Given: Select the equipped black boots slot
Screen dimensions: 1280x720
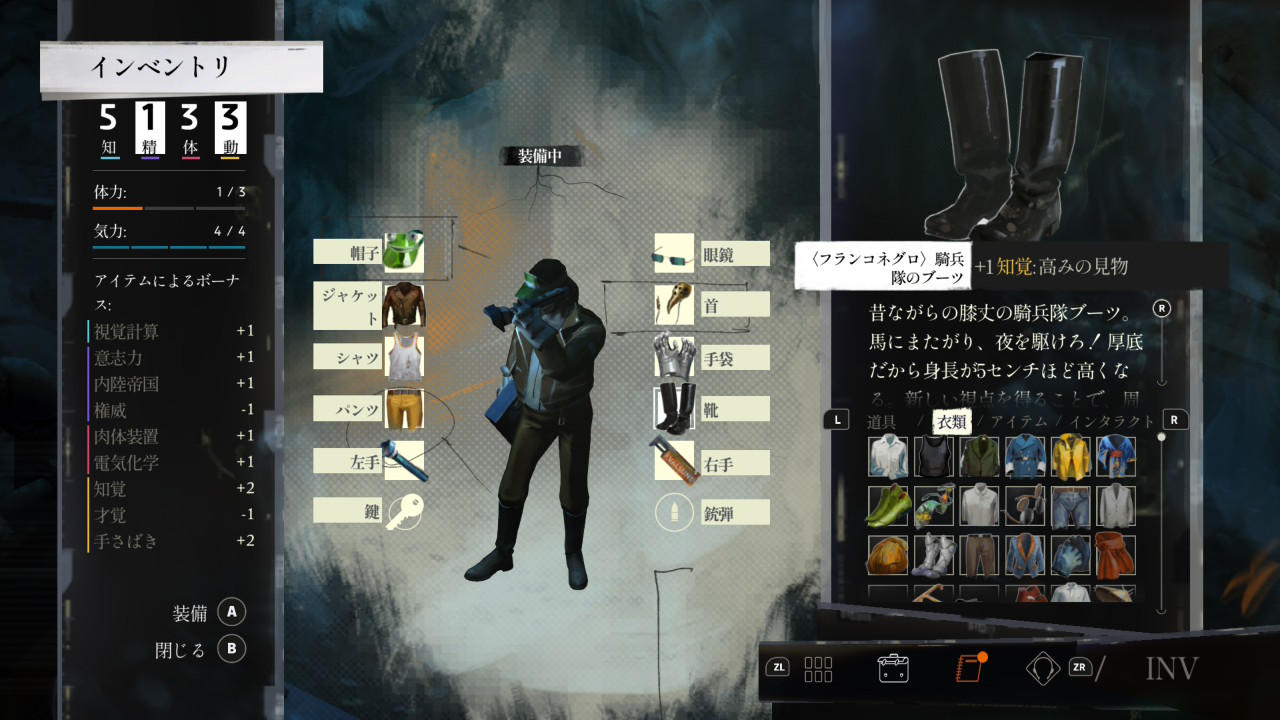Looking at the screenshot, I should [674, 408].
